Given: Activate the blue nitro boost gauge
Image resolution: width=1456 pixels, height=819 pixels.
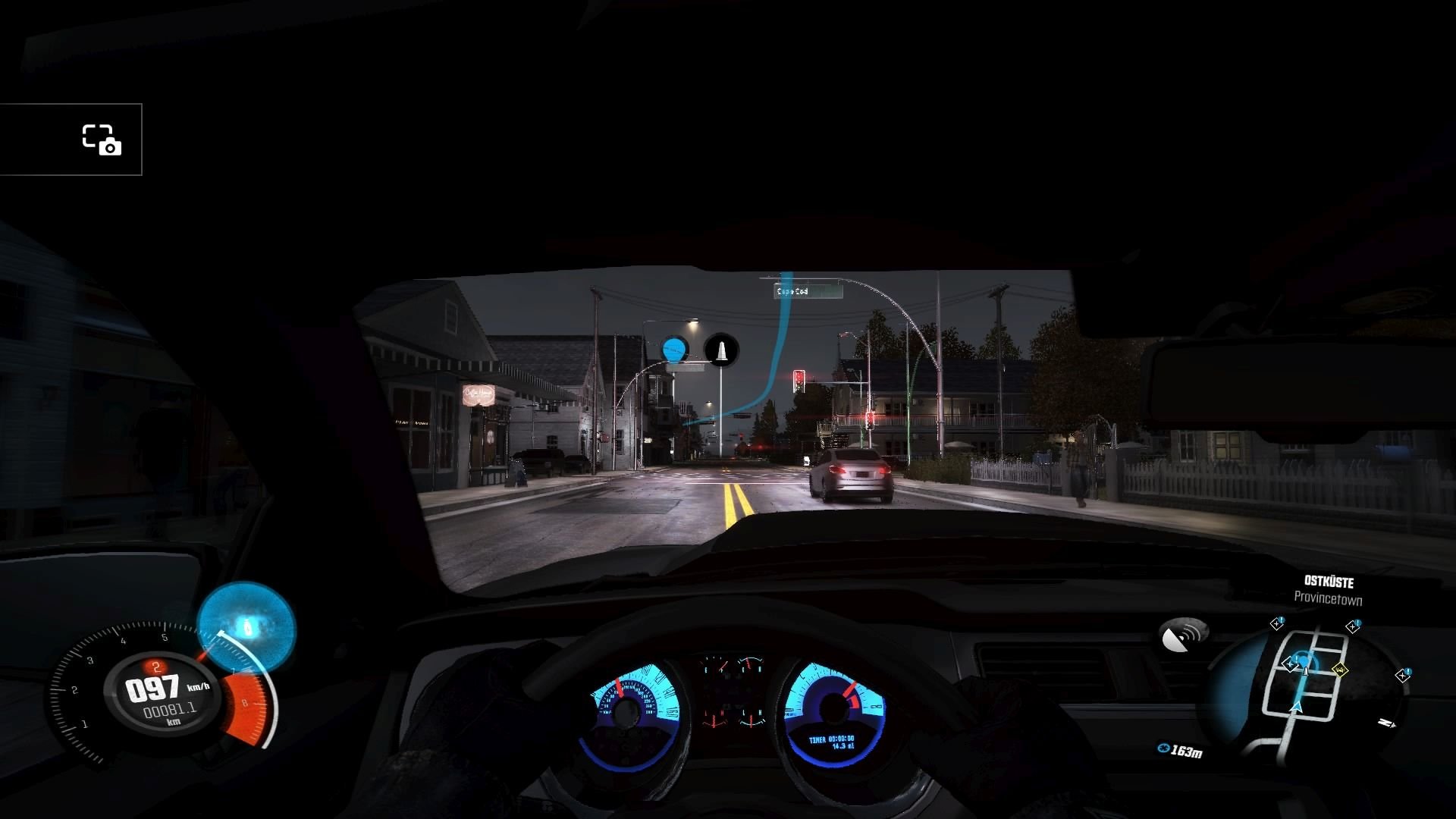Looking at the screenshot, I should pyautogui.click(x=246, y=627).
